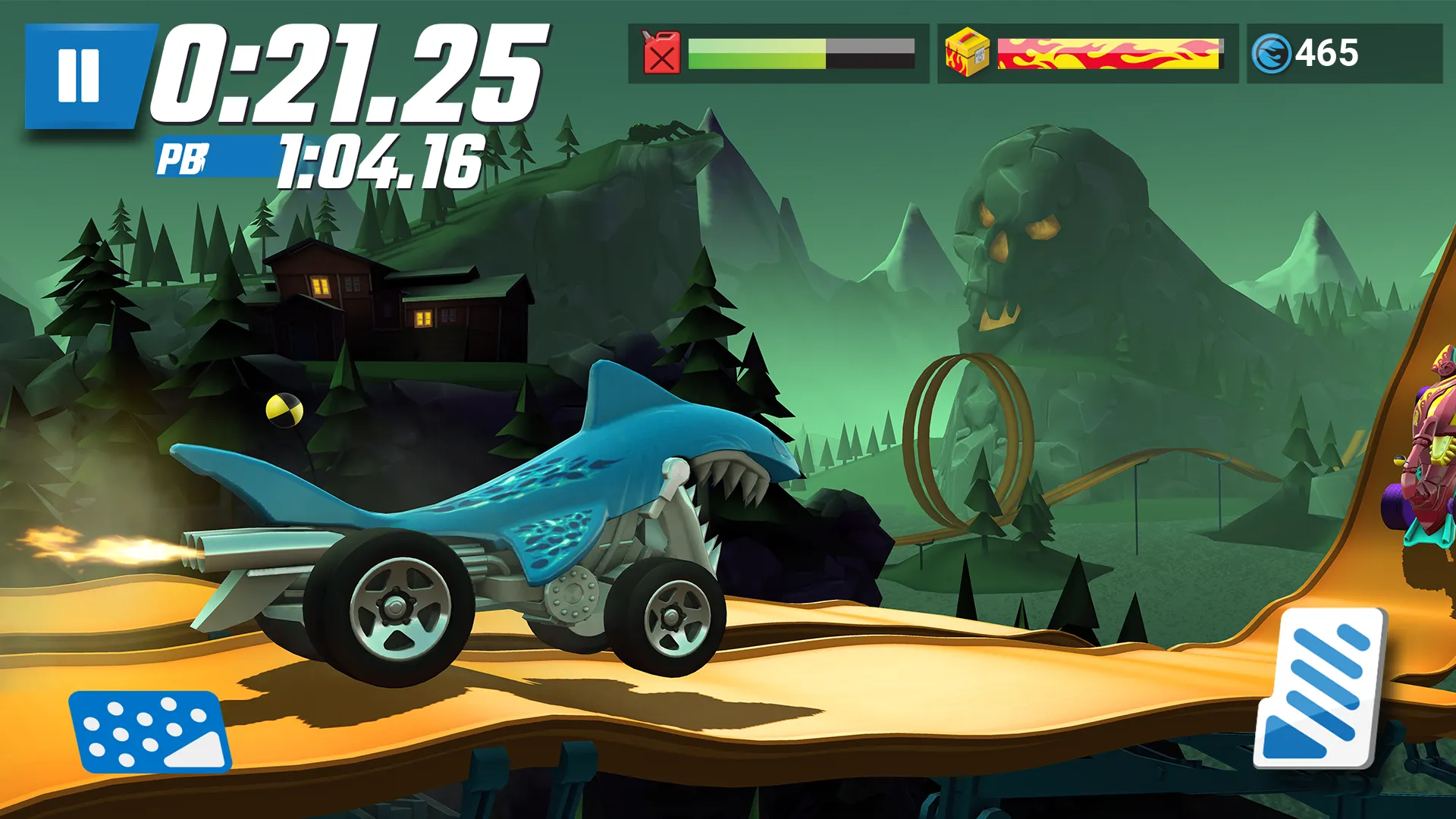Viewport: 1456px width, 819px height.
Task: Expand the flame boost meter panel
Action: click(x=1111, y=53)
